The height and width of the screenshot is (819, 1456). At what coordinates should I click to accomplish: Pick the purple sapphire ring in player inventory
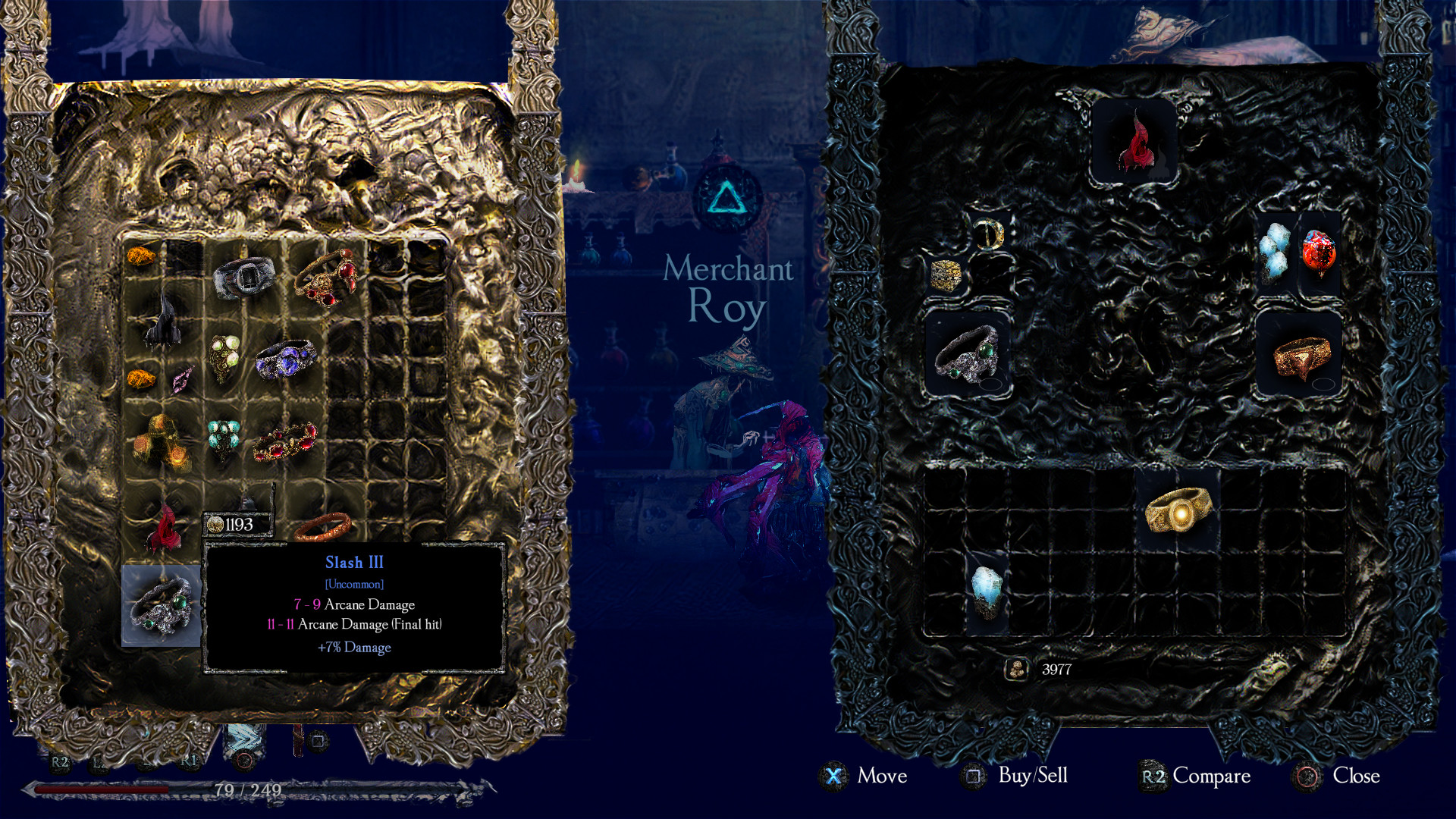pos(286,359)
